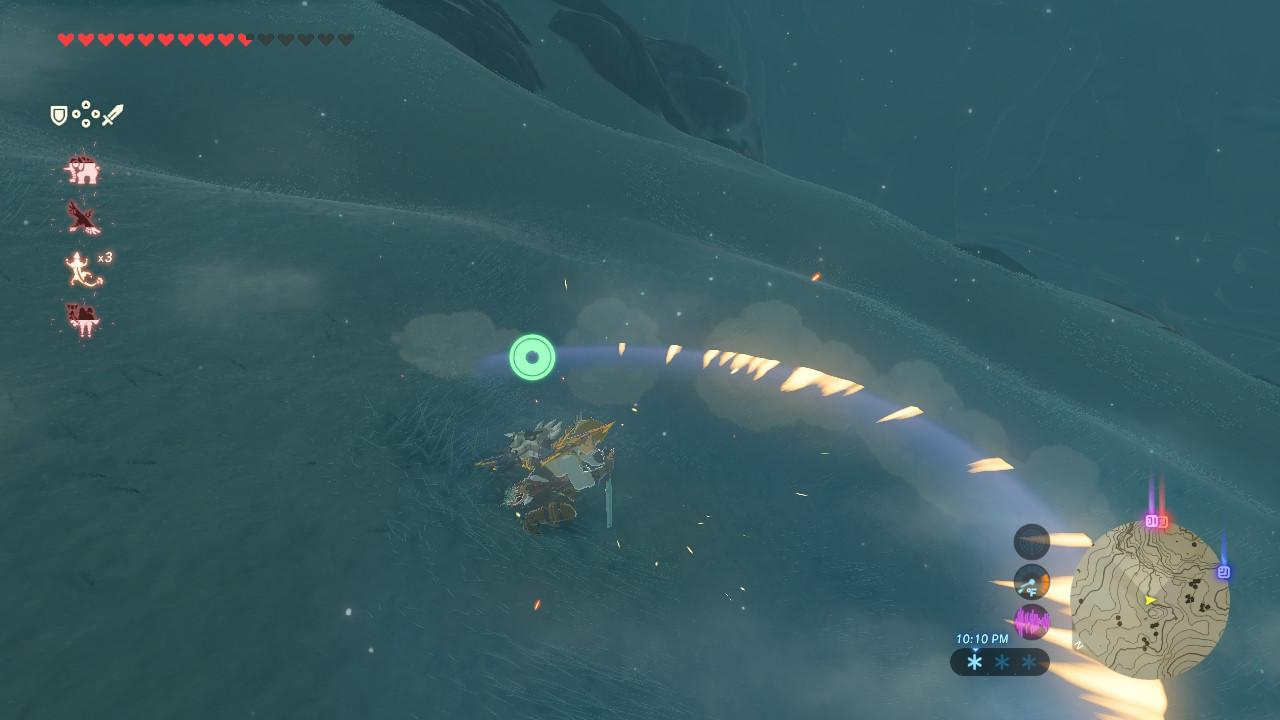The width and height of the screenshot is (1280, 720).
Task: Open the circular minimap
Action: 1149,600
